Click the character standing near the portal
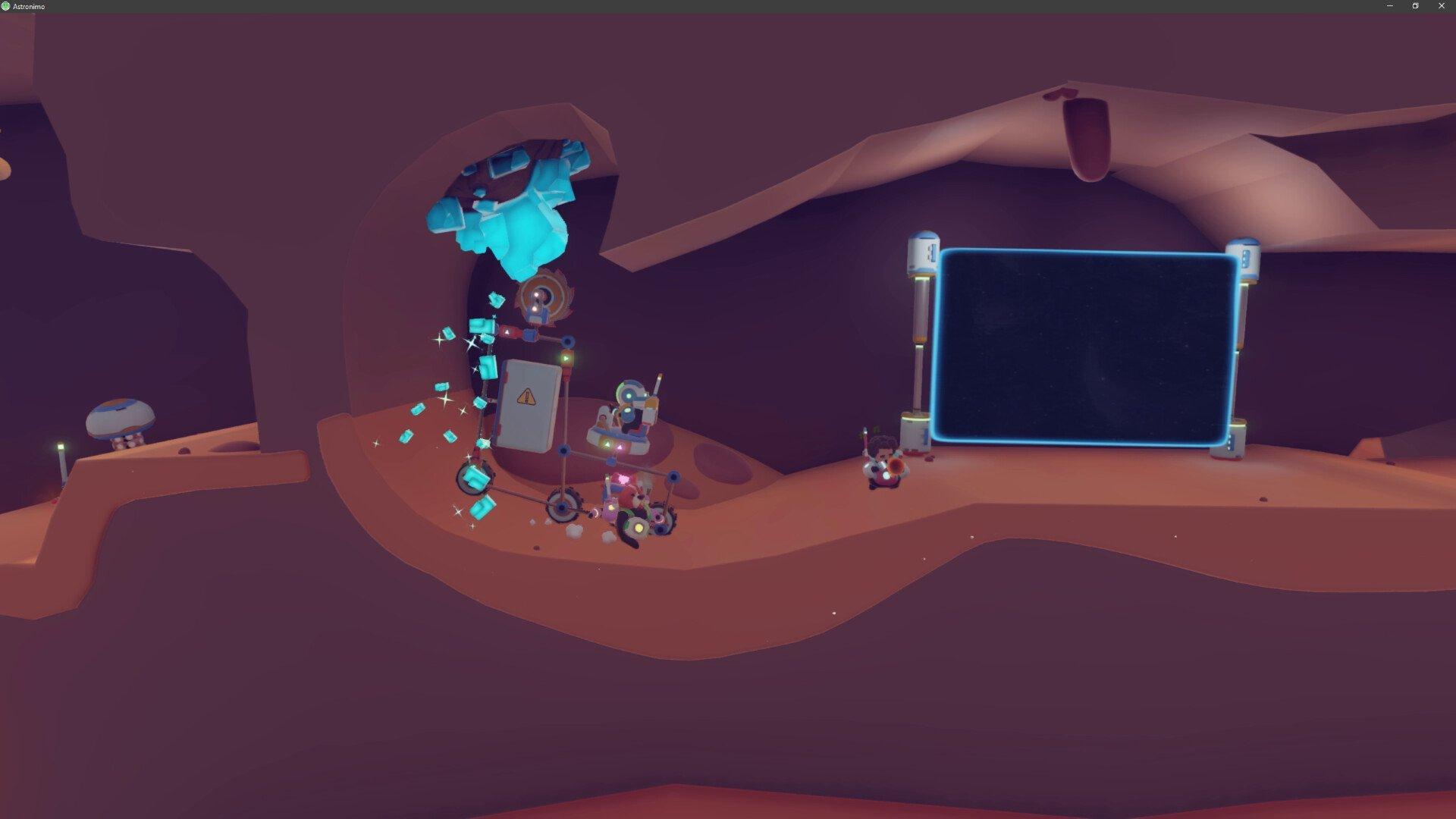1456x819 pixels. [x=882, y=464]
